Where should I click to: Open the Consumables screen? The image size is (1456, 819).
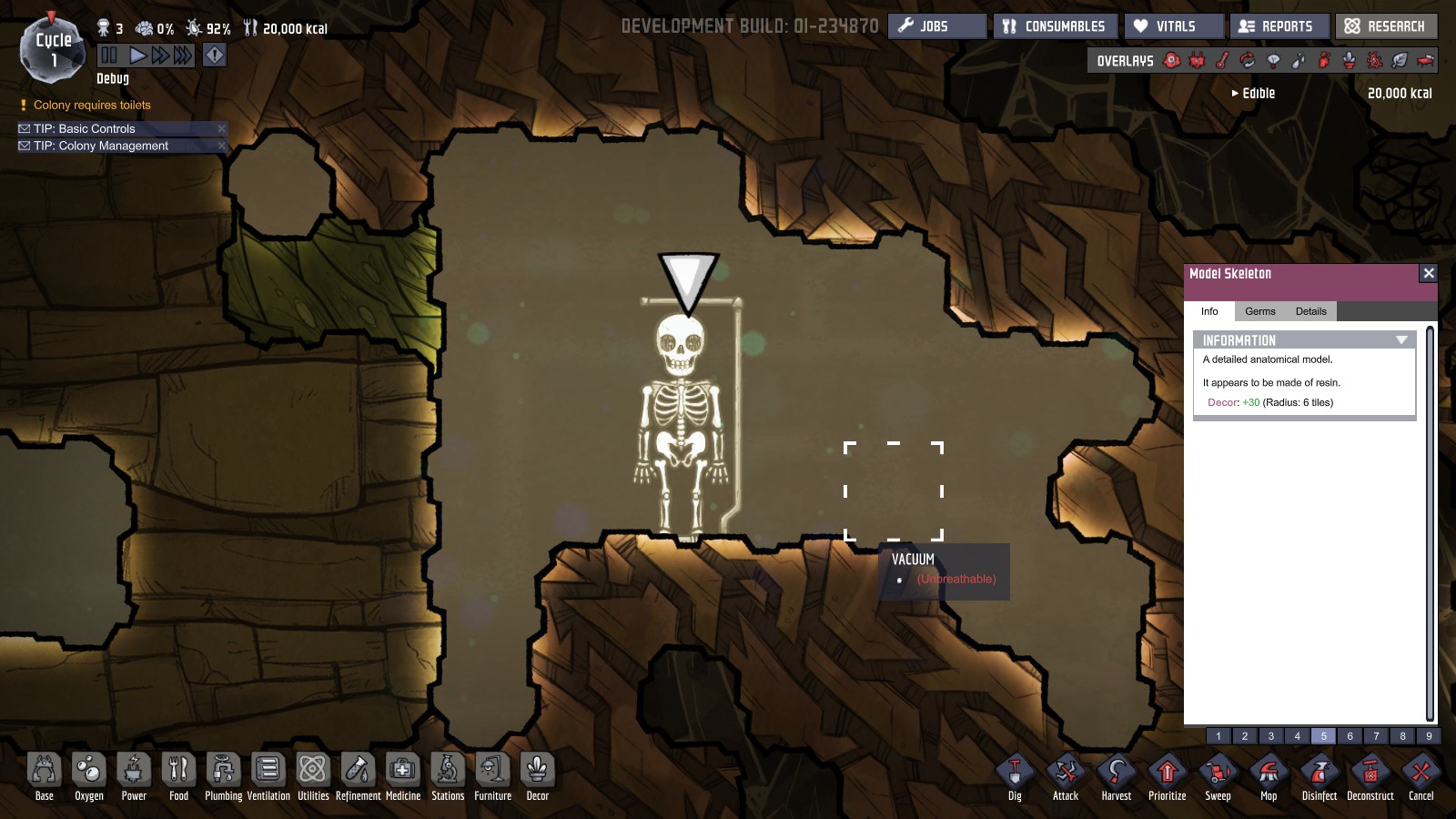[1055, 26]
